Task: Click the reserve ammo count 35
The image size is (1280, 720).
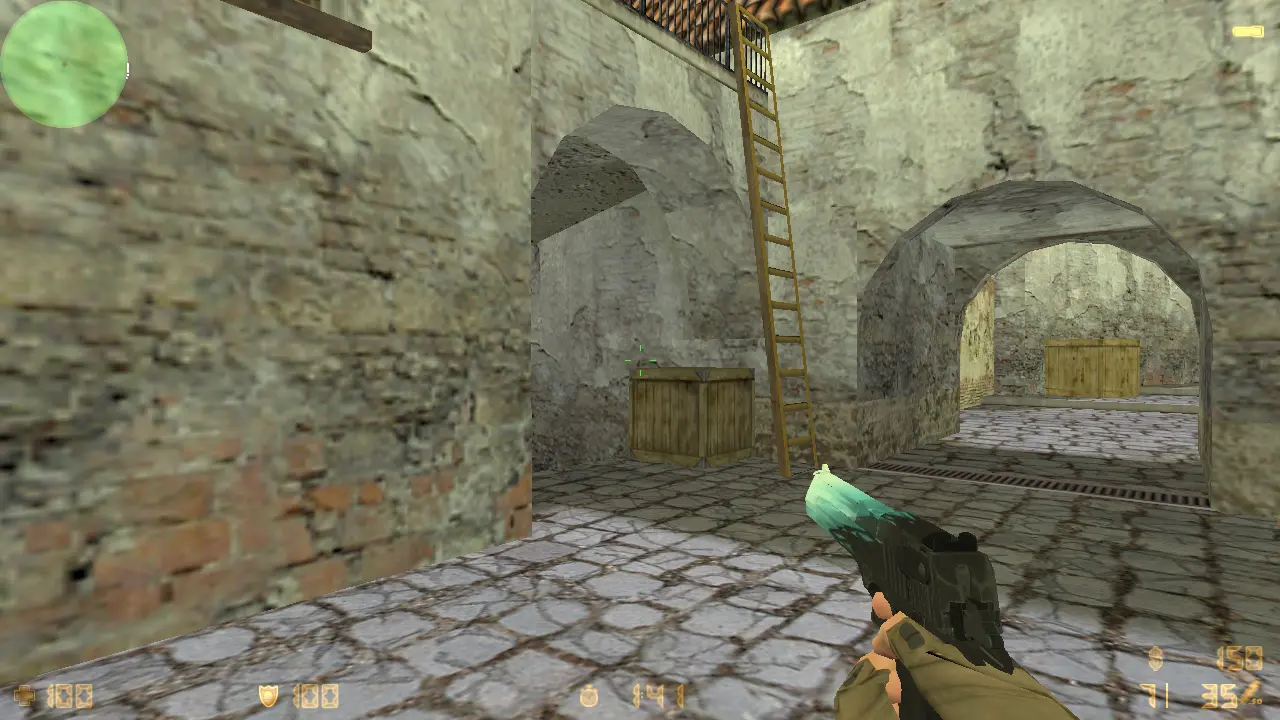Action: pos(1218,694)
